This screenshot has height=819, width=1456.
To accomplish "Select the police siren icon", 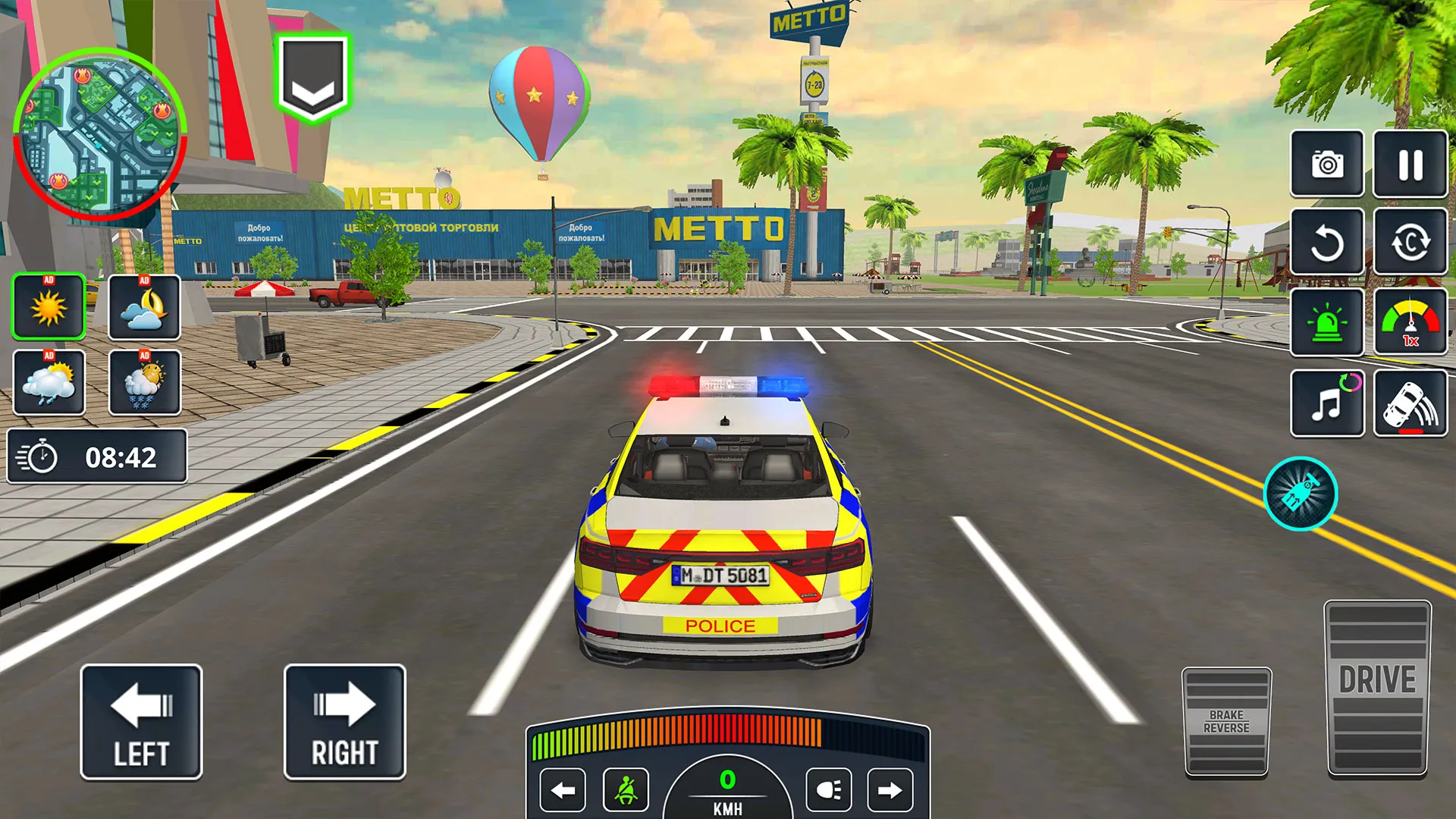I will click(1326, 322).
